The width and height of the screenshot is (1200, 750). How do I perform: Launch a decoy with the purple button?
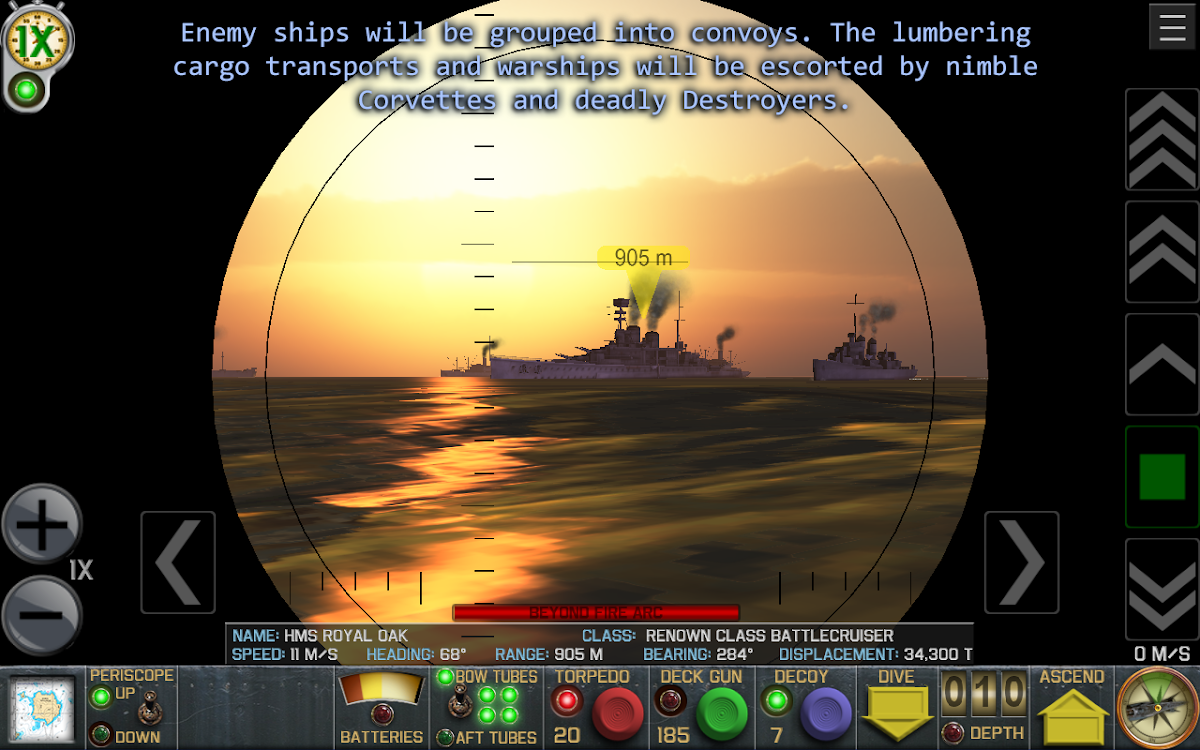pyautogui.click(x=825, y=714)
